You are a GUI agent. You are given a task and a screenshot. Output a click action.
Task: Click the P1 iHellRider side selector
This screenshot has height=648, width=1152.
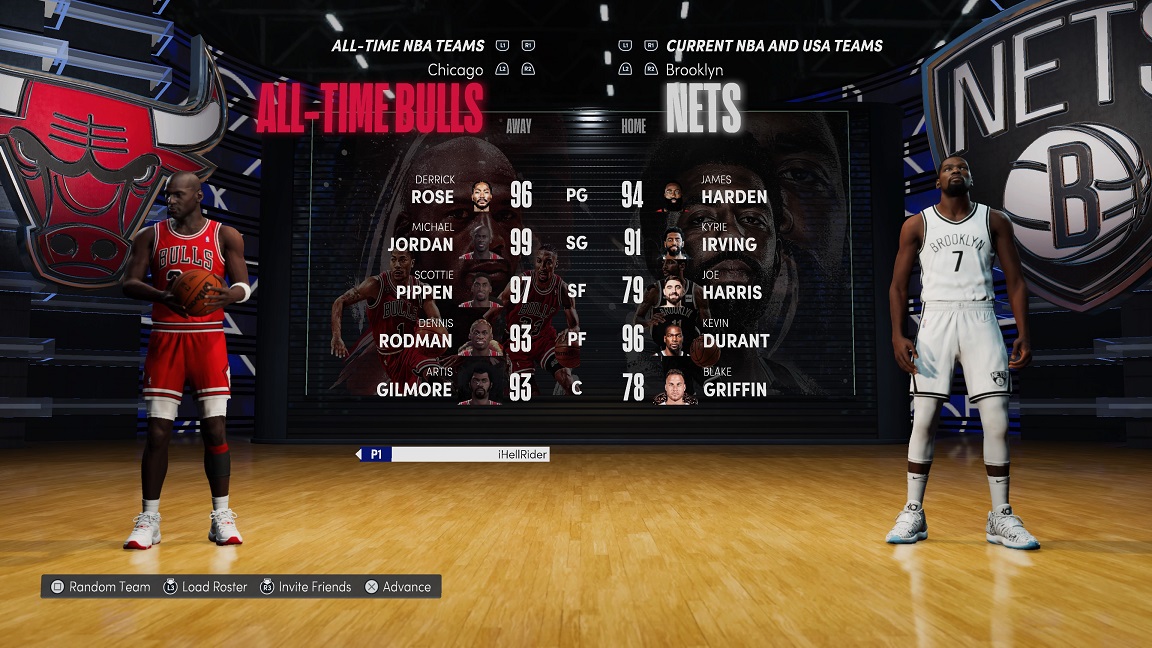(452, 454)
